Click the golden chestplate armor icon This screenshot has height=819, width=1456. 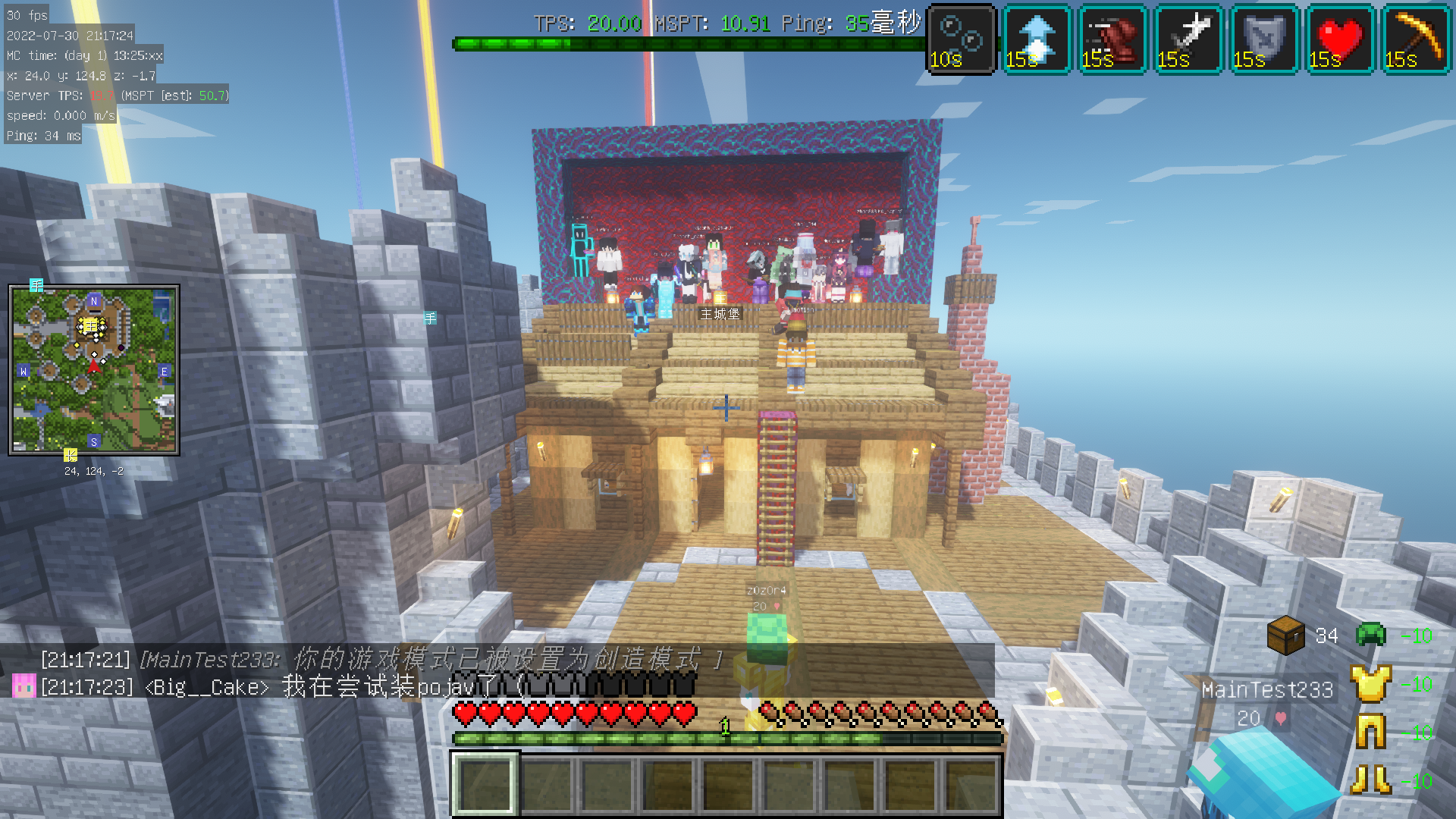click(x=1370, y=683)
